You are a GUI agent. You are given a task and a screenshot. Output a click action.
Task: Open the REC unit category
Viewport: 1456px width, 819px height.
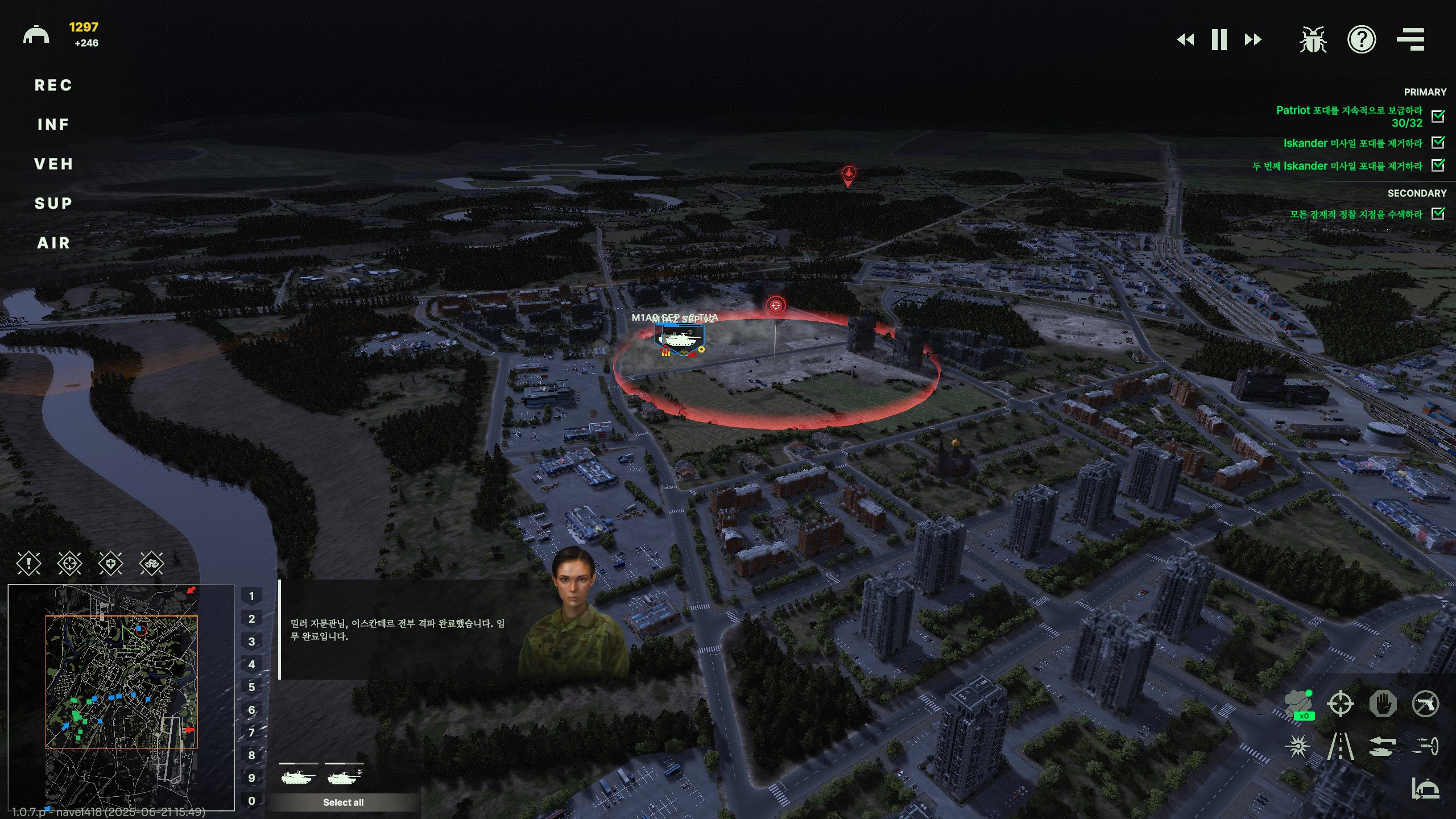pyautogui.click(x=53, y=85)
